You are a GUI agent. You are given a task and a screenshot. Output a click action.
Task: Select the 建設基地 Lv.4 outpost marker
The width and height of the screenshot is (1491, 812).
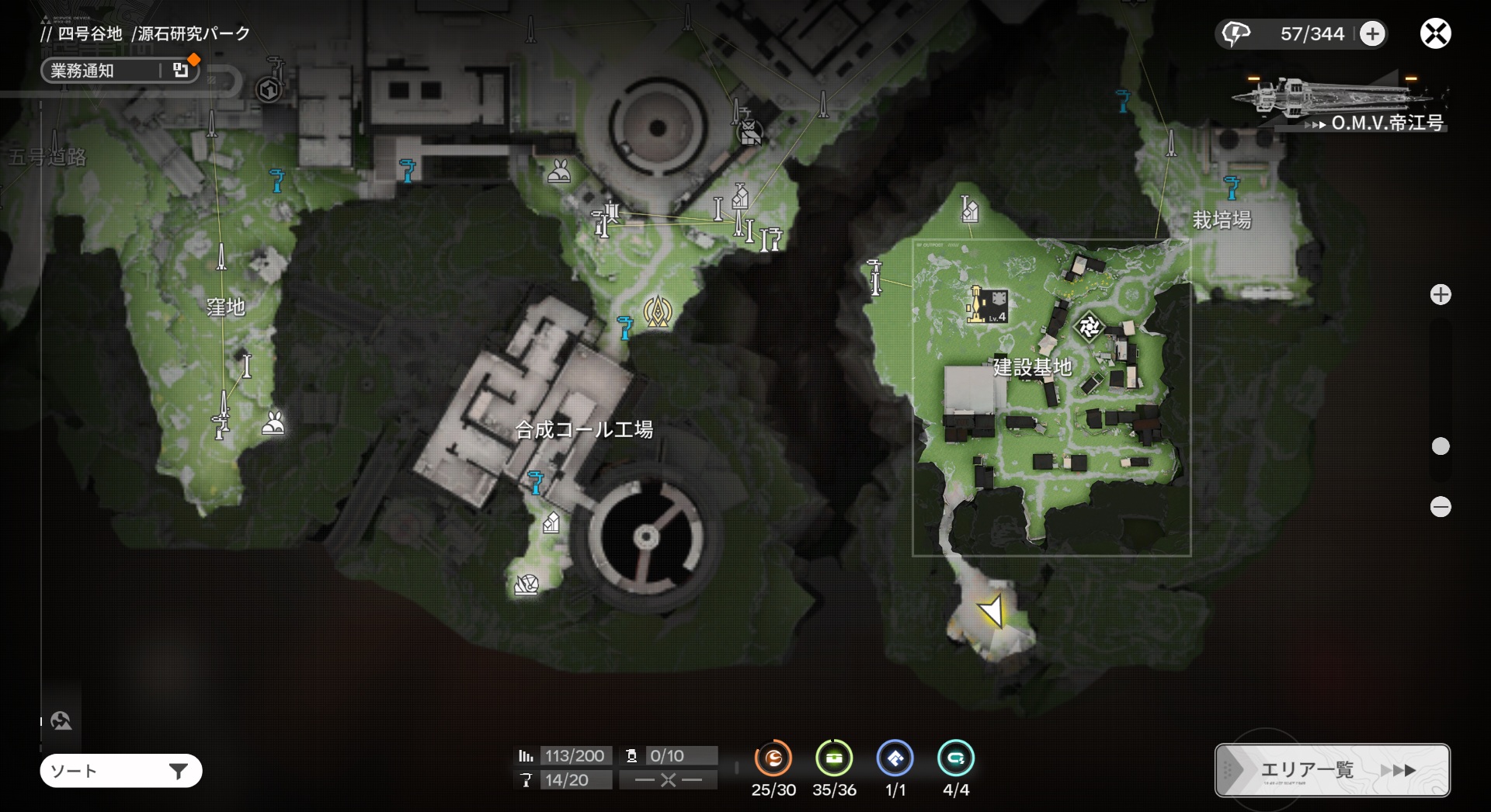(x=988, y=304)
